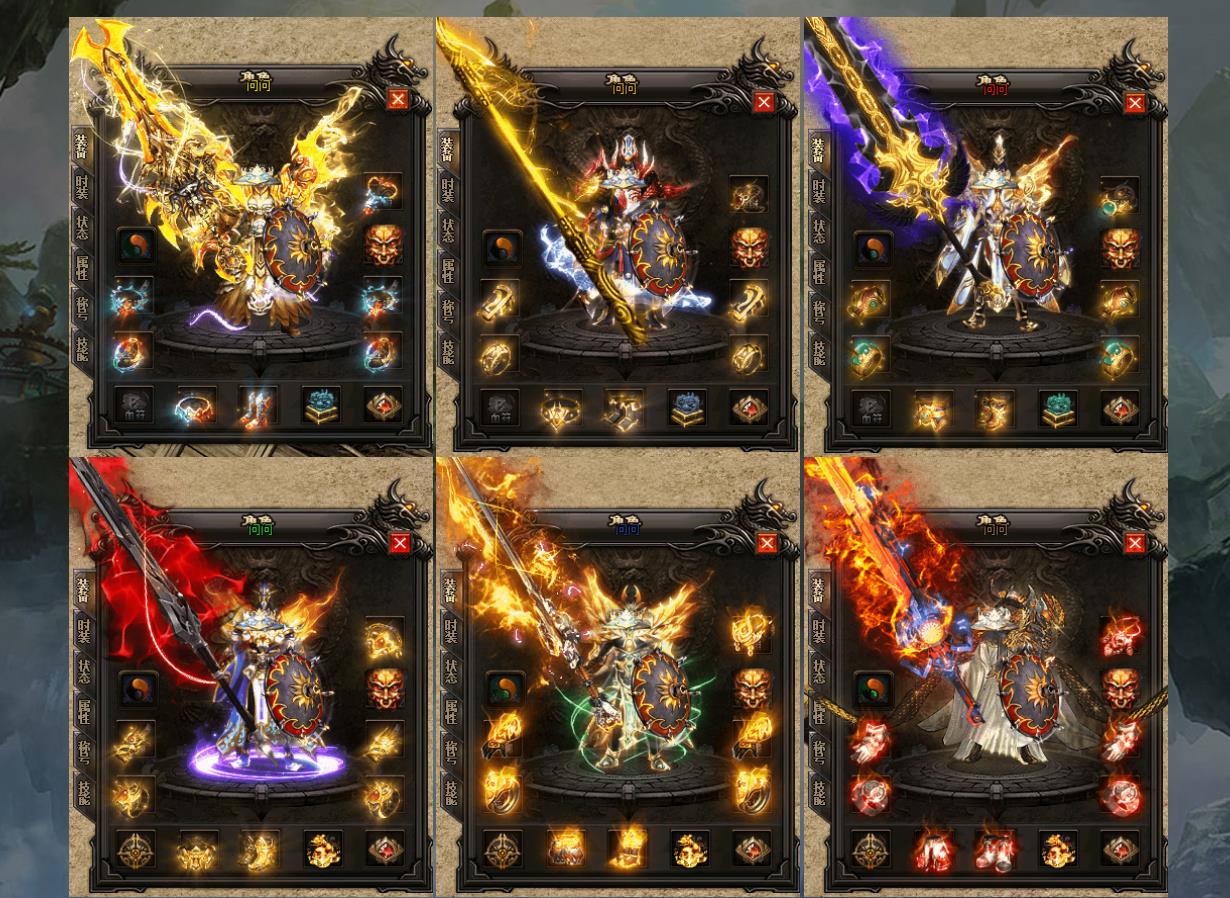1230x898 pixels.
Task: Select the red glowing boots slot
Action: 995,851
